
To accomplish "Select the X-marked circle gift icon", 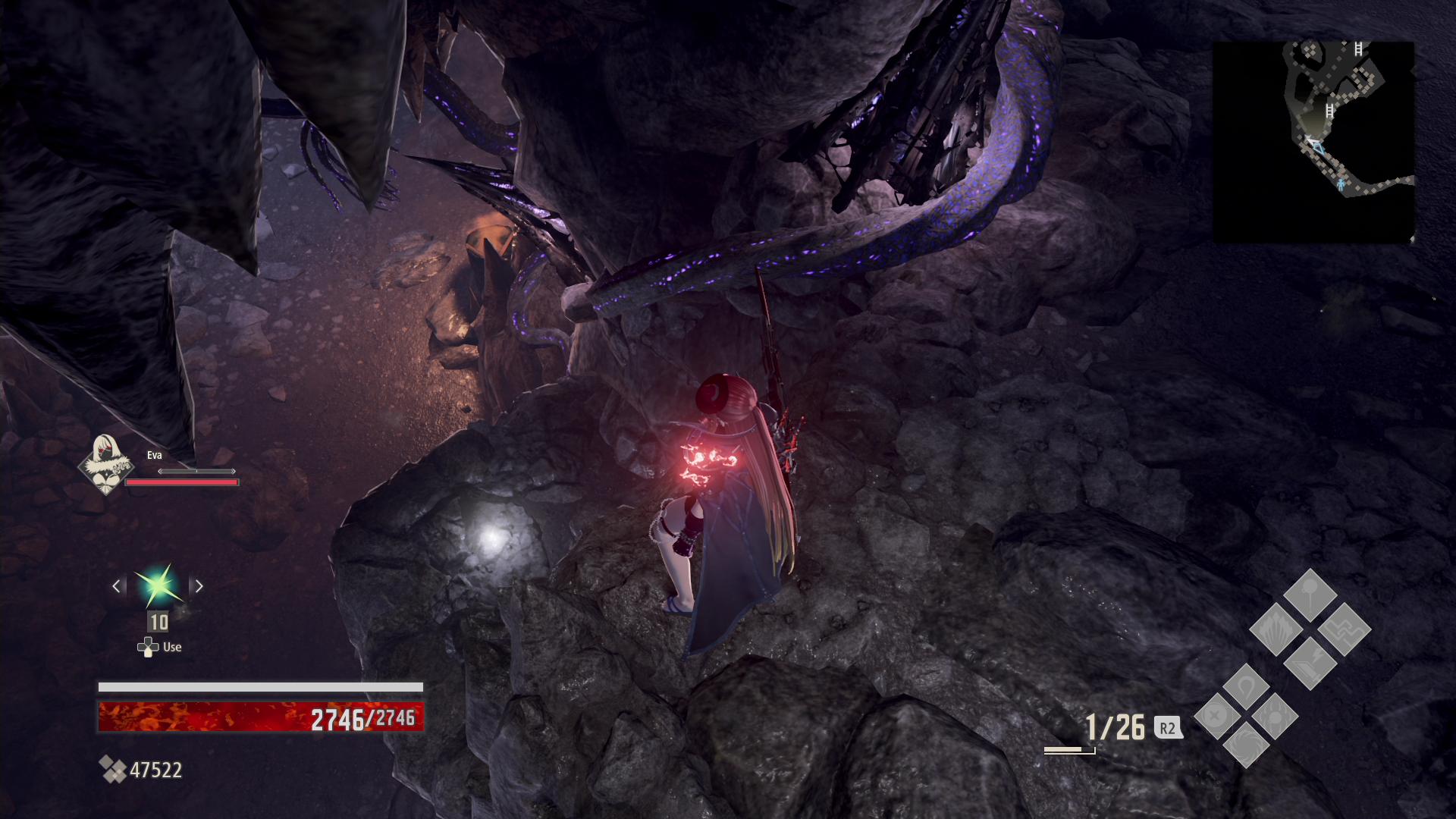I will [1215, 717].
